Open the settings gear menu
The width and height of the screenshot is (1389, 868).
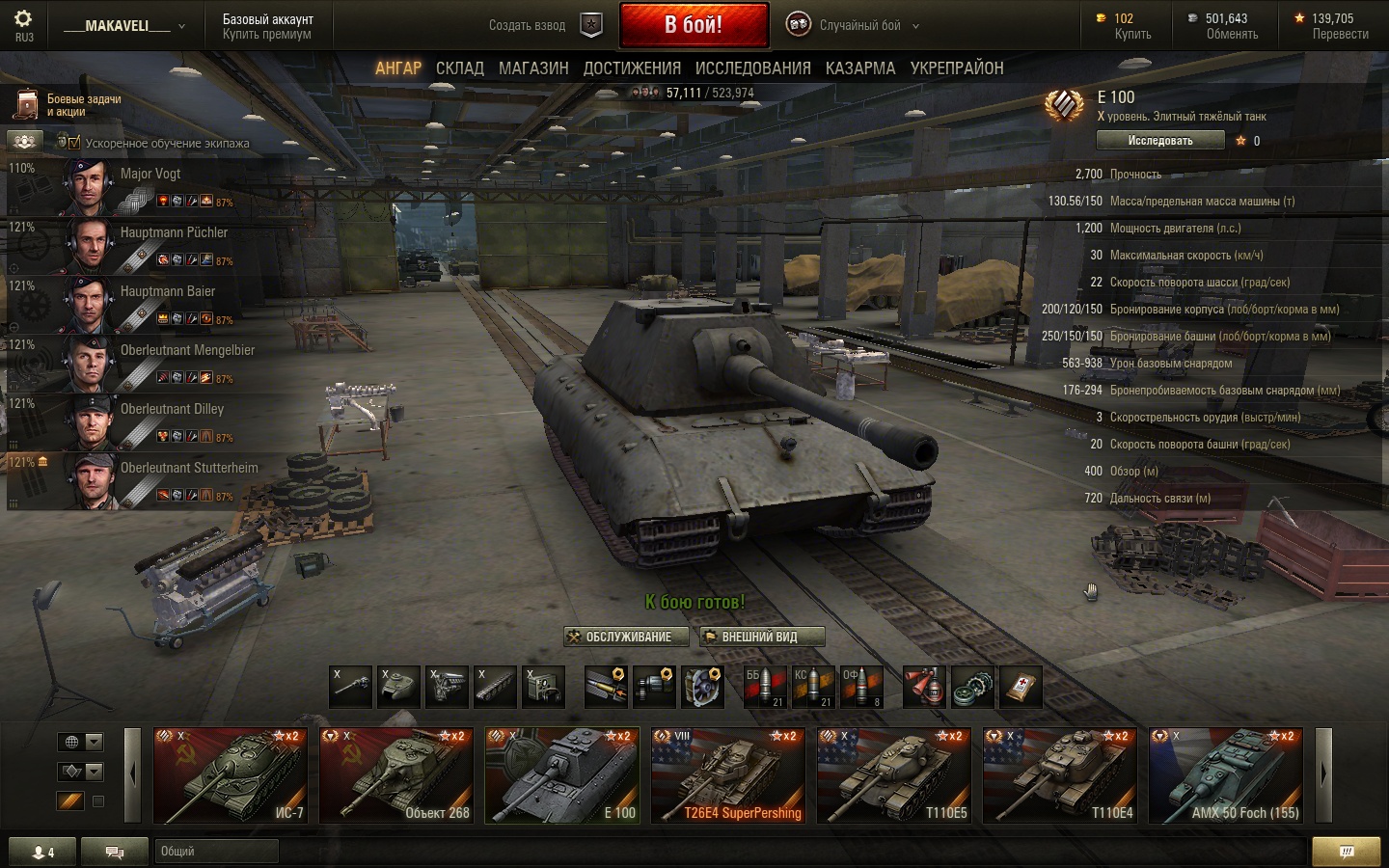(x=23, y=19)
